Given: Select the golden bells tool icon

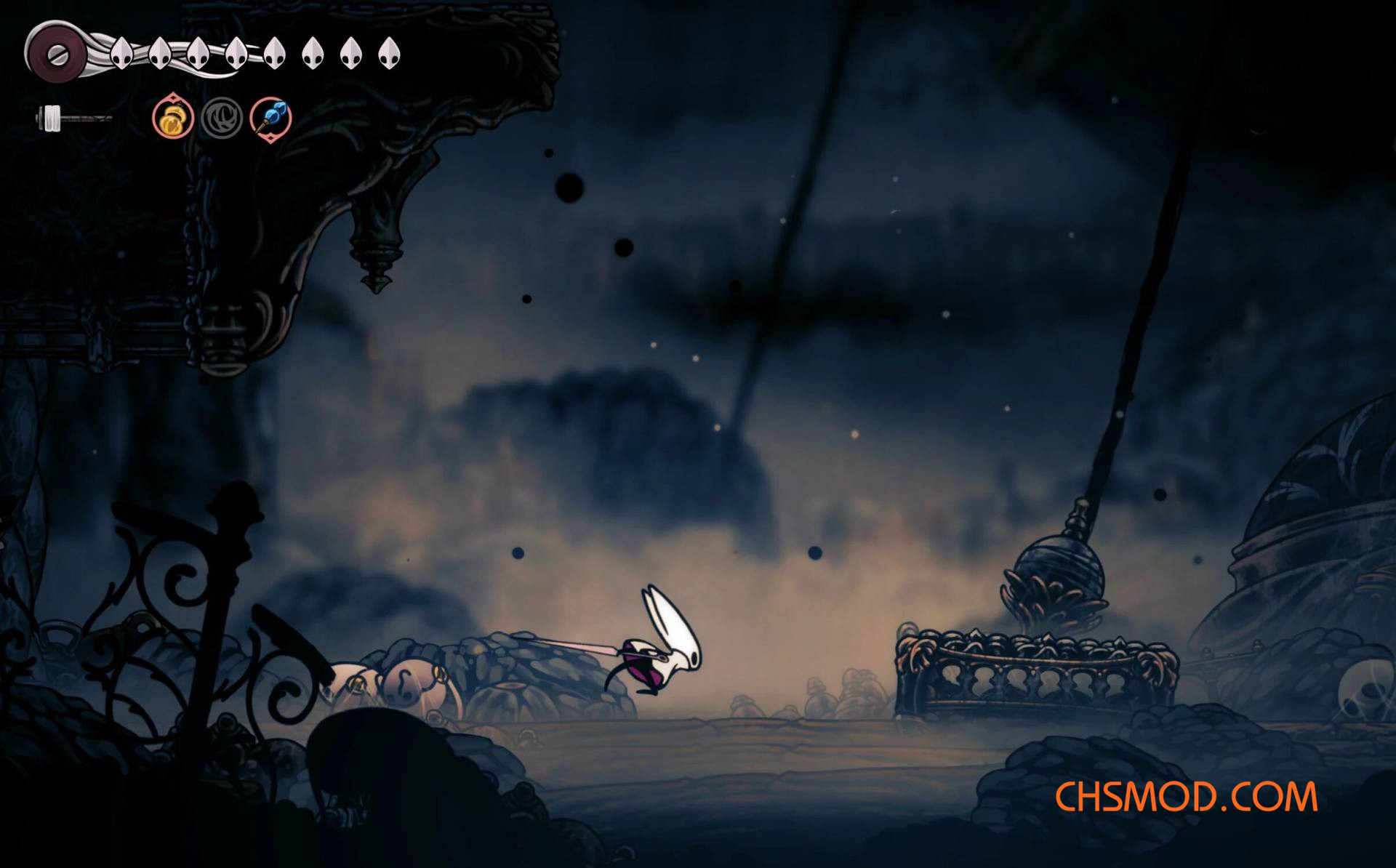Looking at the screenshot, I should (x=173, y=118).
